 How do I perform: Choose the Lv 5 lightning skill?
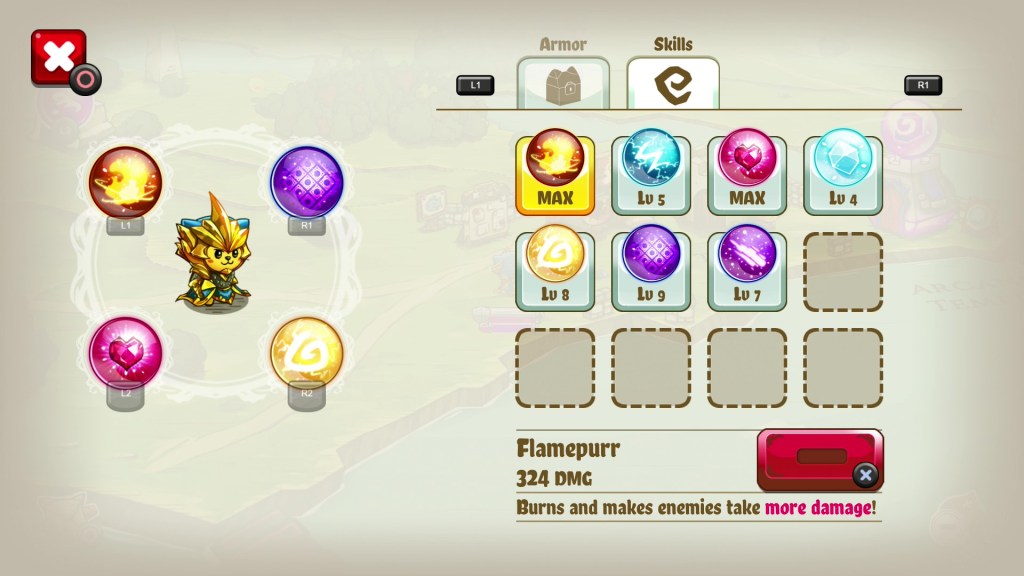651,173
